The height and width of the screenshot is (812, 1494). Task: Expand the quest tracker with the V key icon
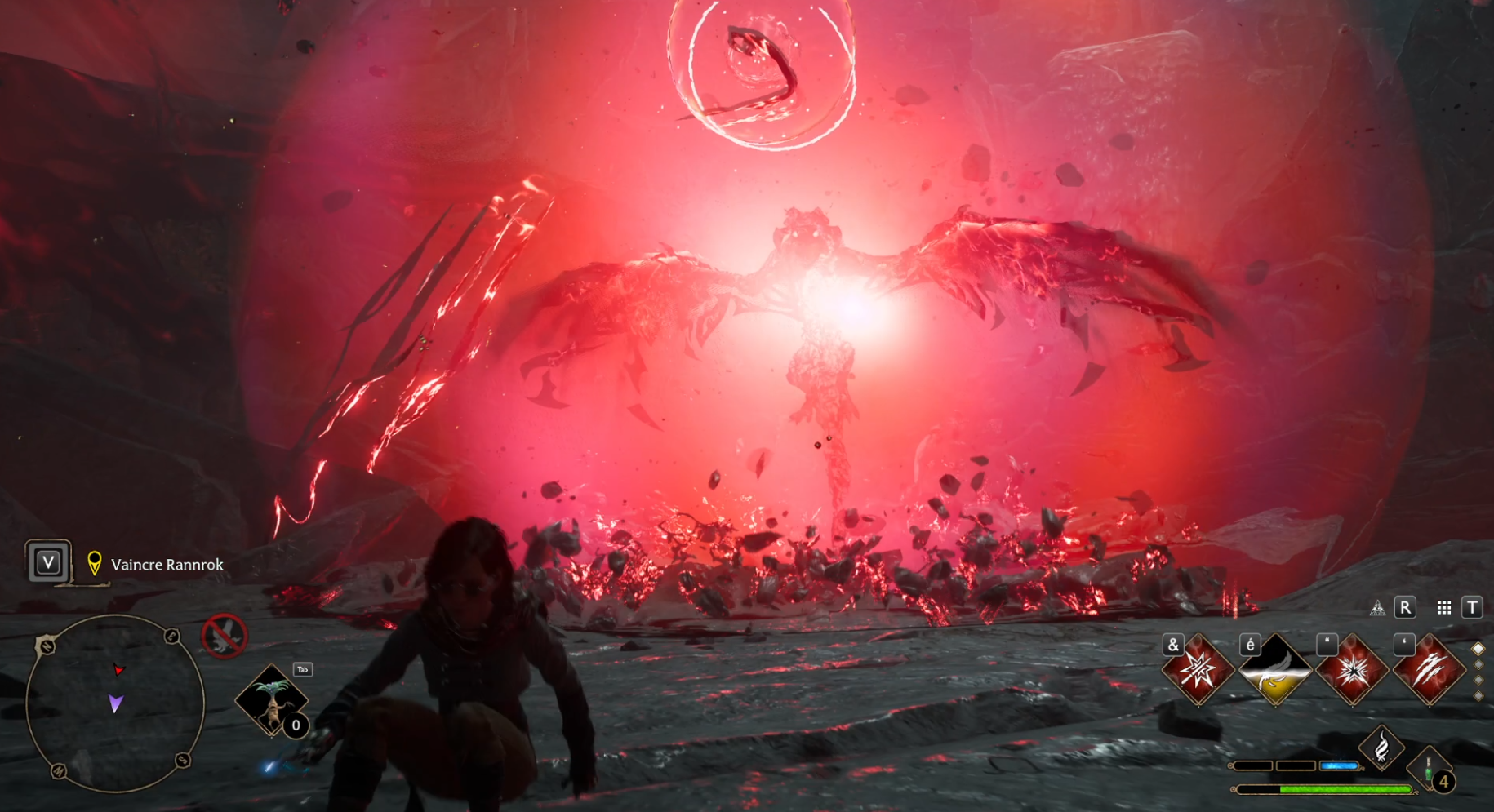click(x=47, y=563)
